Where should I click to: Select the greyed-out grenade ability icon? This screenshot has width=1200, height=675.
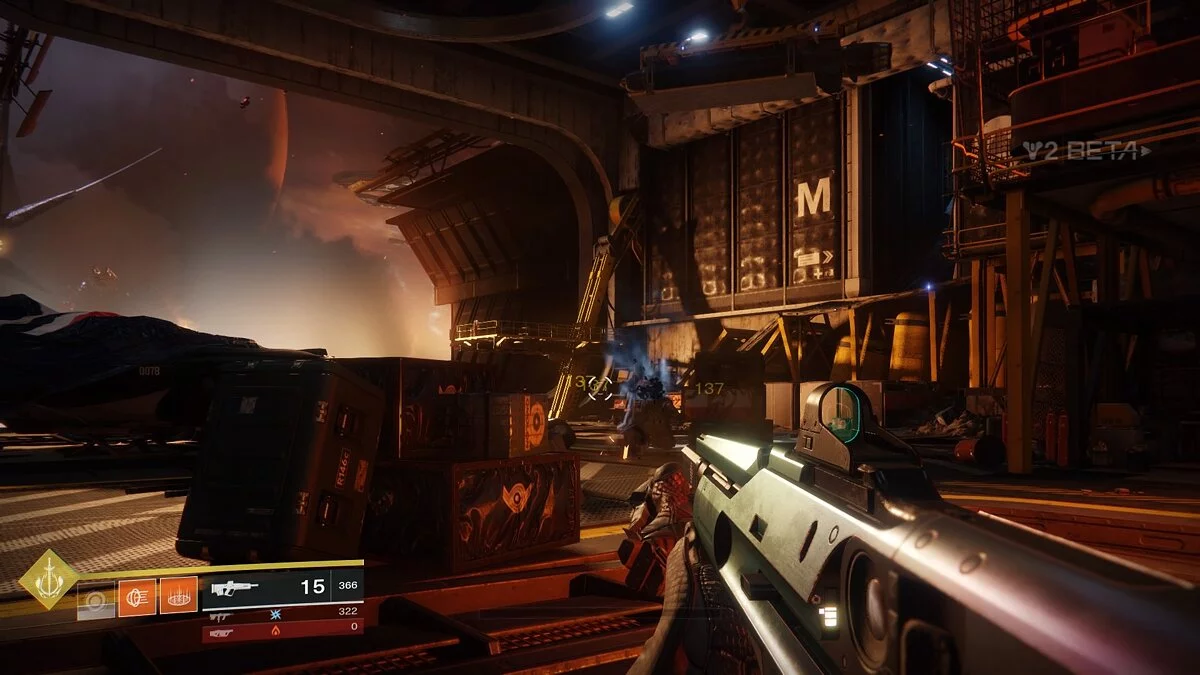96,600
